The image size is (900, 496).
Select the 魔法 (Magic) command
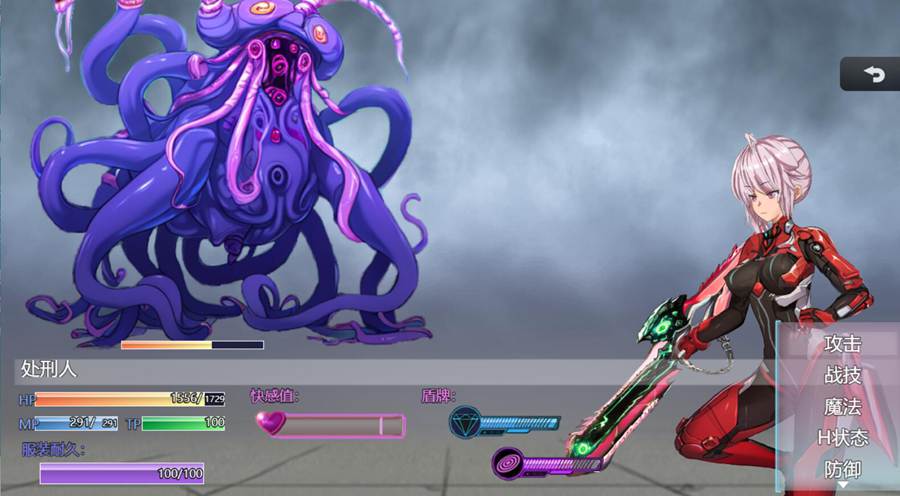[842, 406]
